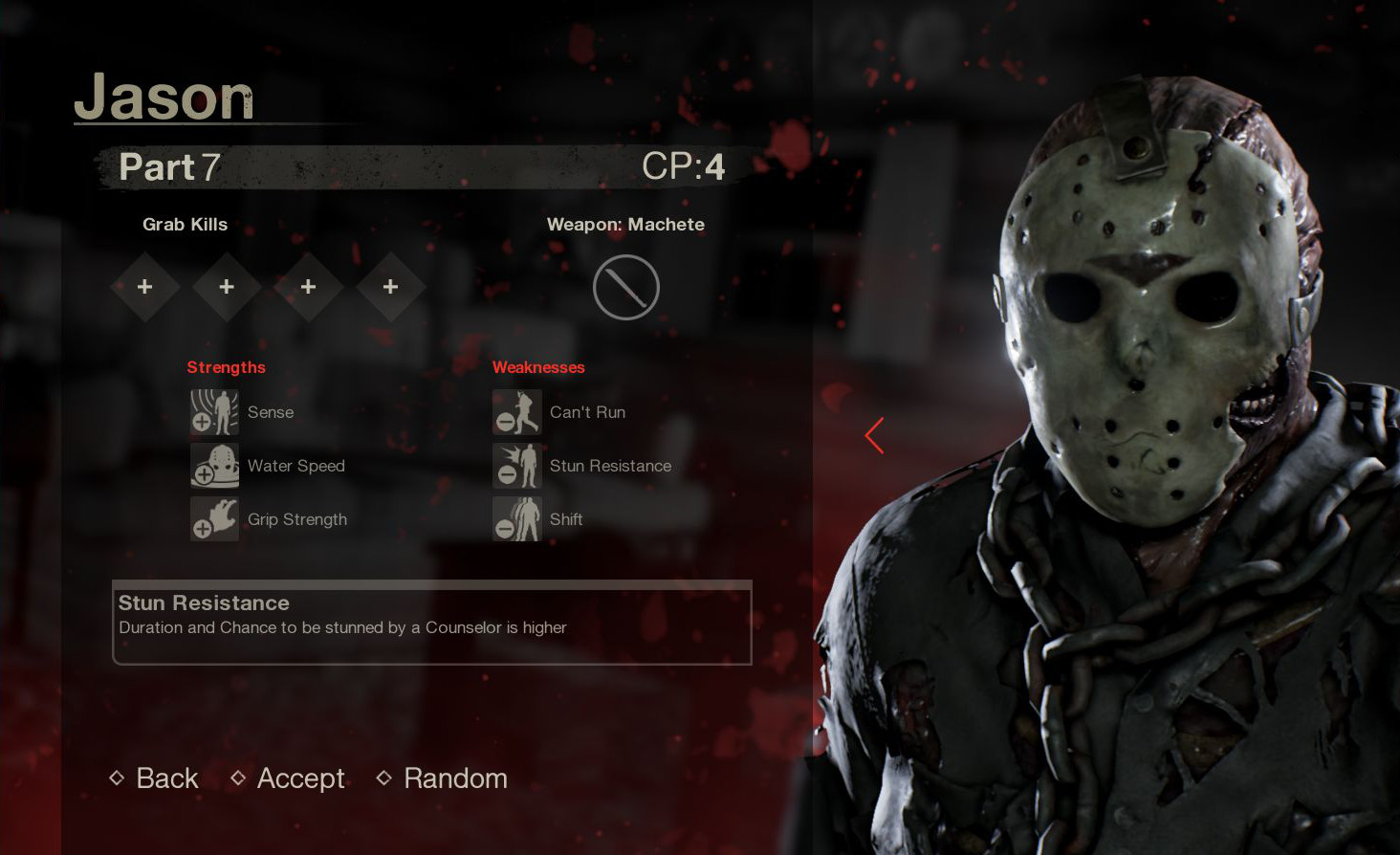
Task: Switch to the Part 7 header tab
Action: (168, 166)
